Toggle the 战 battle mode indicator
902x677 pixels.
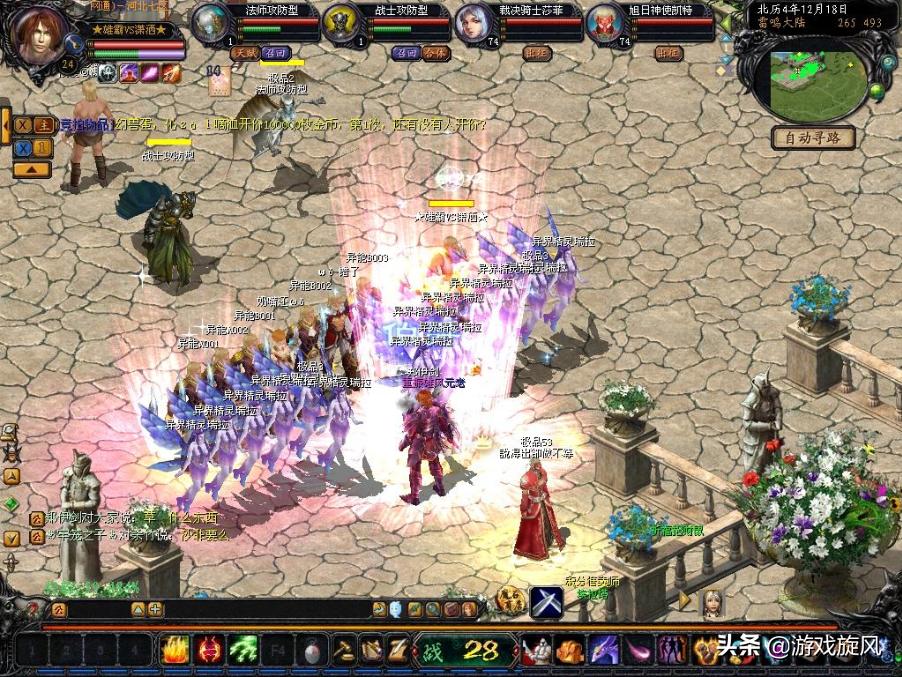pos(432,651)
